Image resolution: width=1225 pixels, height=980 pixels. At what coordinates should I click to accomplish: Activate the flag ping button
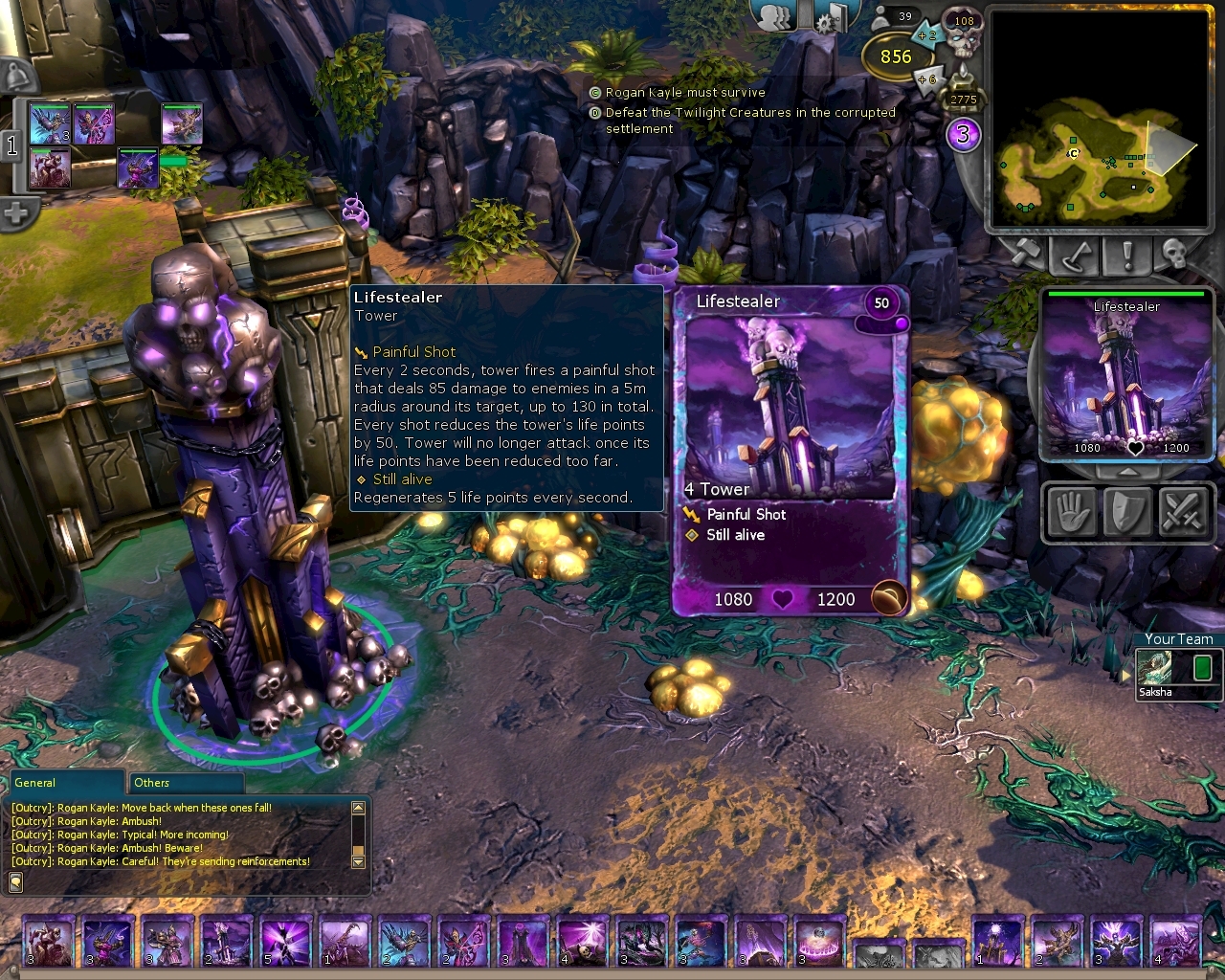(1076, 255)
